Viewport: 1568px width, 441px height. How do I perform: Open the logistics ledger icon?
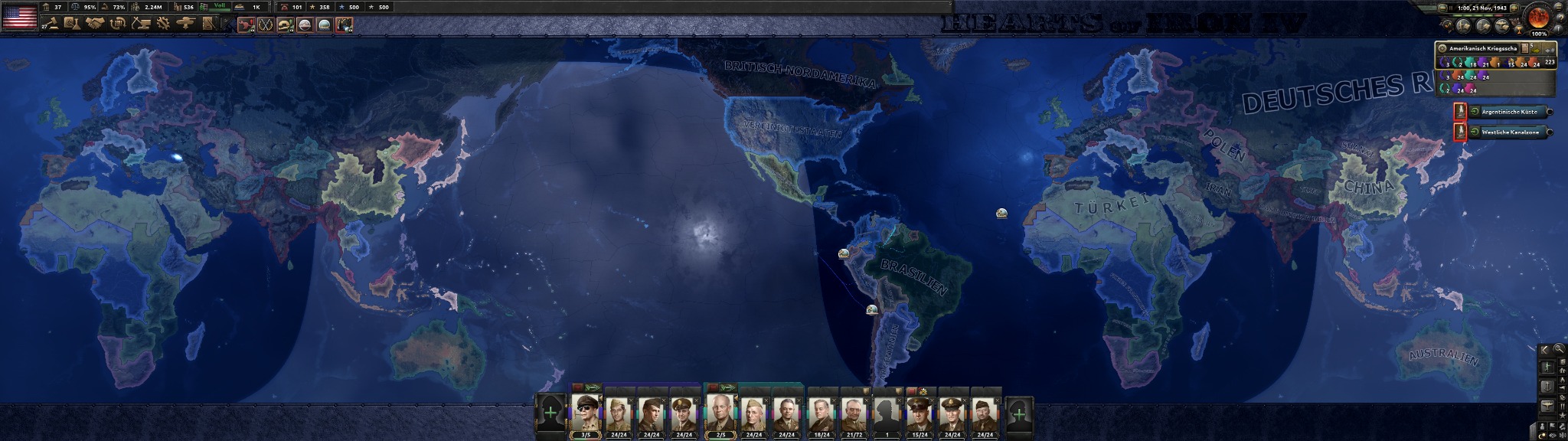point(209,24)
